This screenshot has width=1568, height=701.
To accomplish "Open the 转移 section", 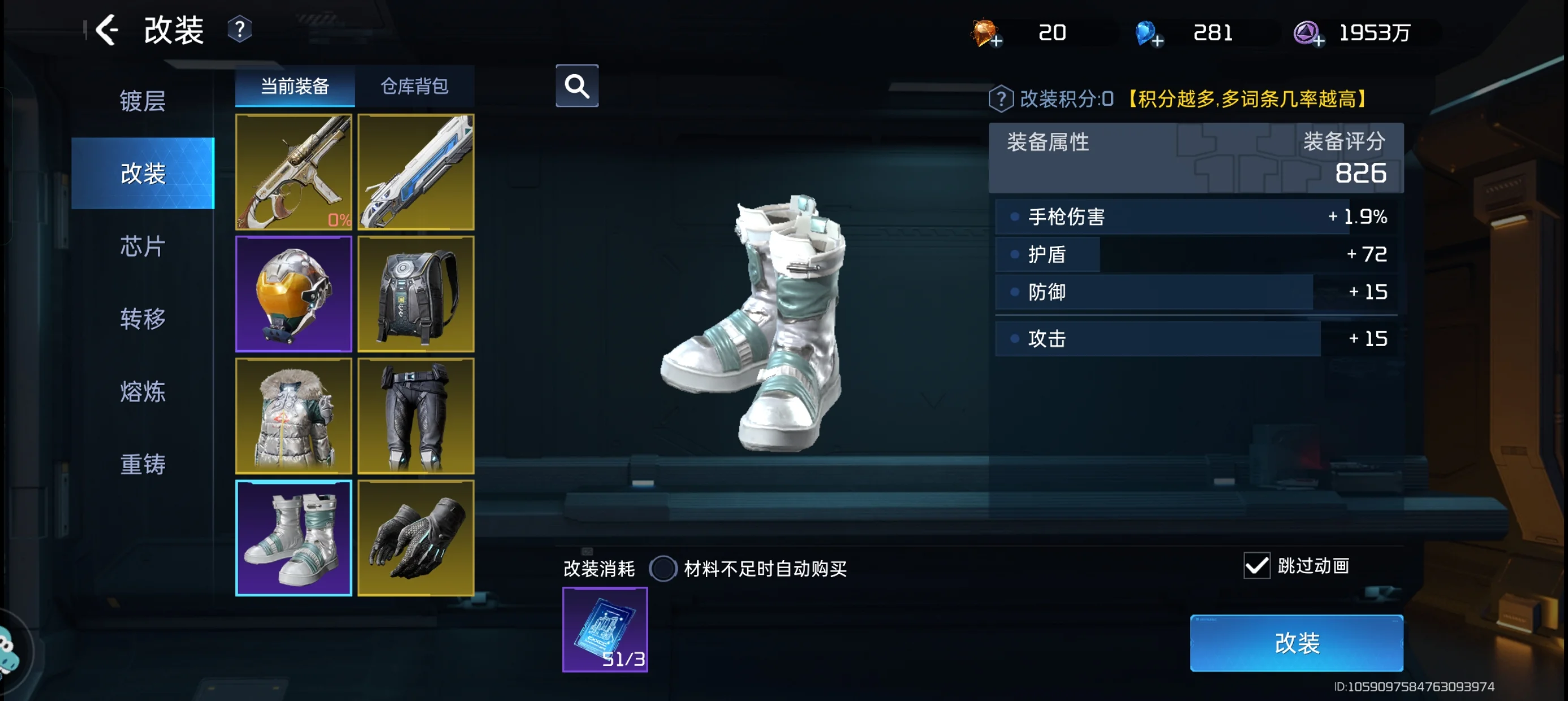I will [143, 319].
